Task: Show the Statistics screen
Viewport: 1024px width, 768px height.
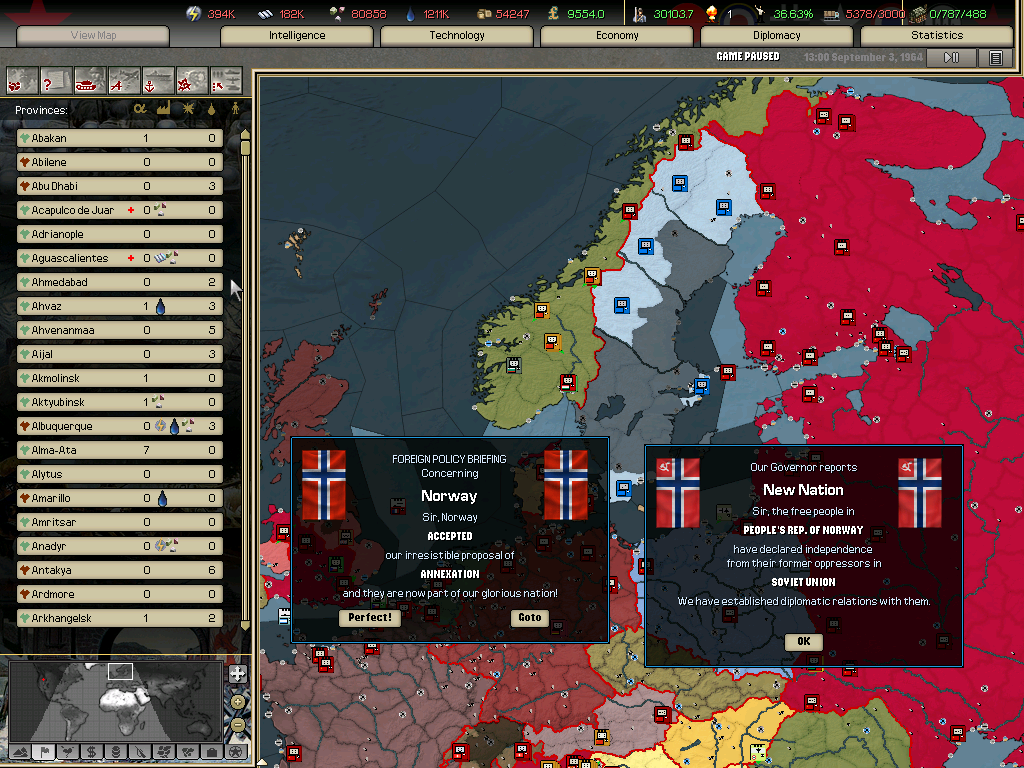Action: (937, 36)
